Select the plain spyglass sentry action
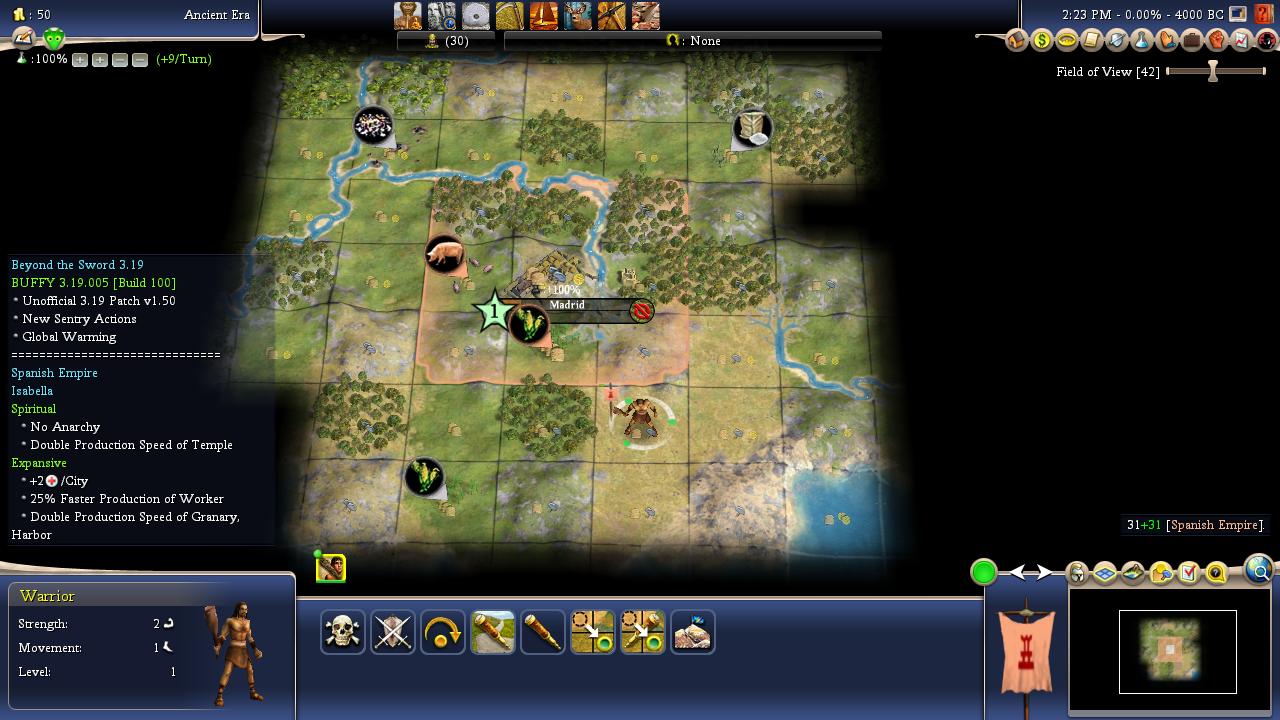1280x720 pixels. [x=543, y=632]
